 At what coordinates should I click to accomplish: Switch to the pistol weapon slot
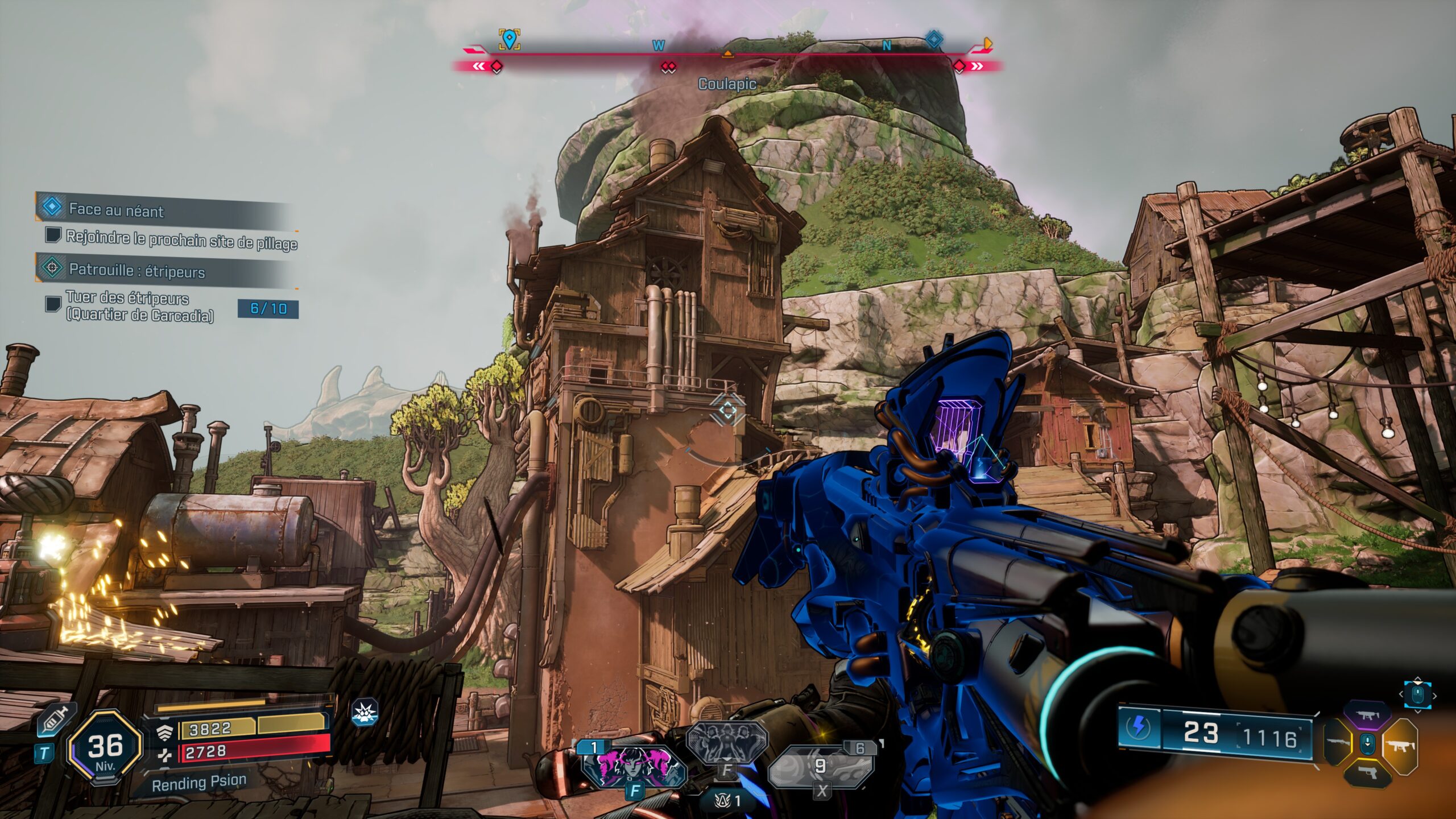tap(1367, 772)
